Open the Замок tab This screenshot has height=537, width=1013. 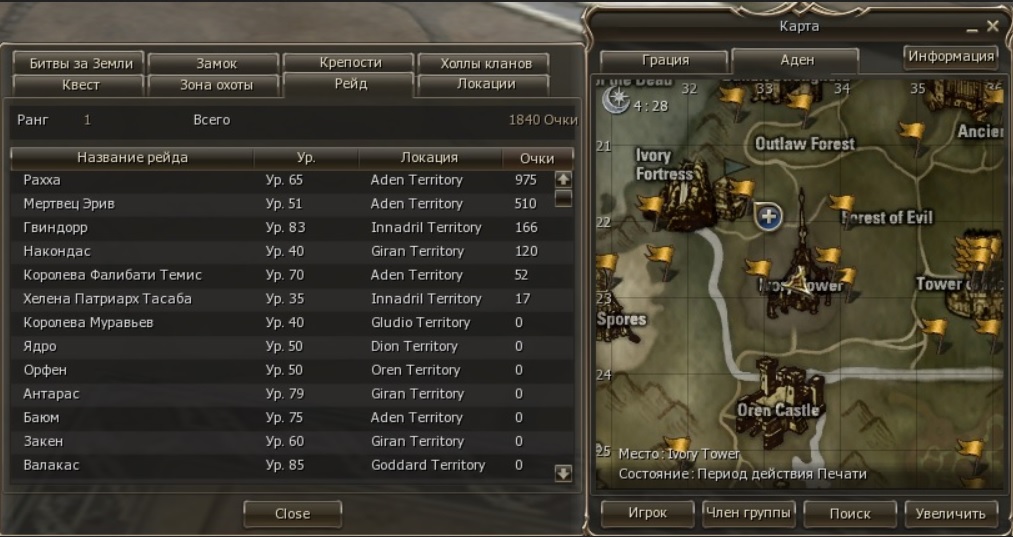click(216, 63)
